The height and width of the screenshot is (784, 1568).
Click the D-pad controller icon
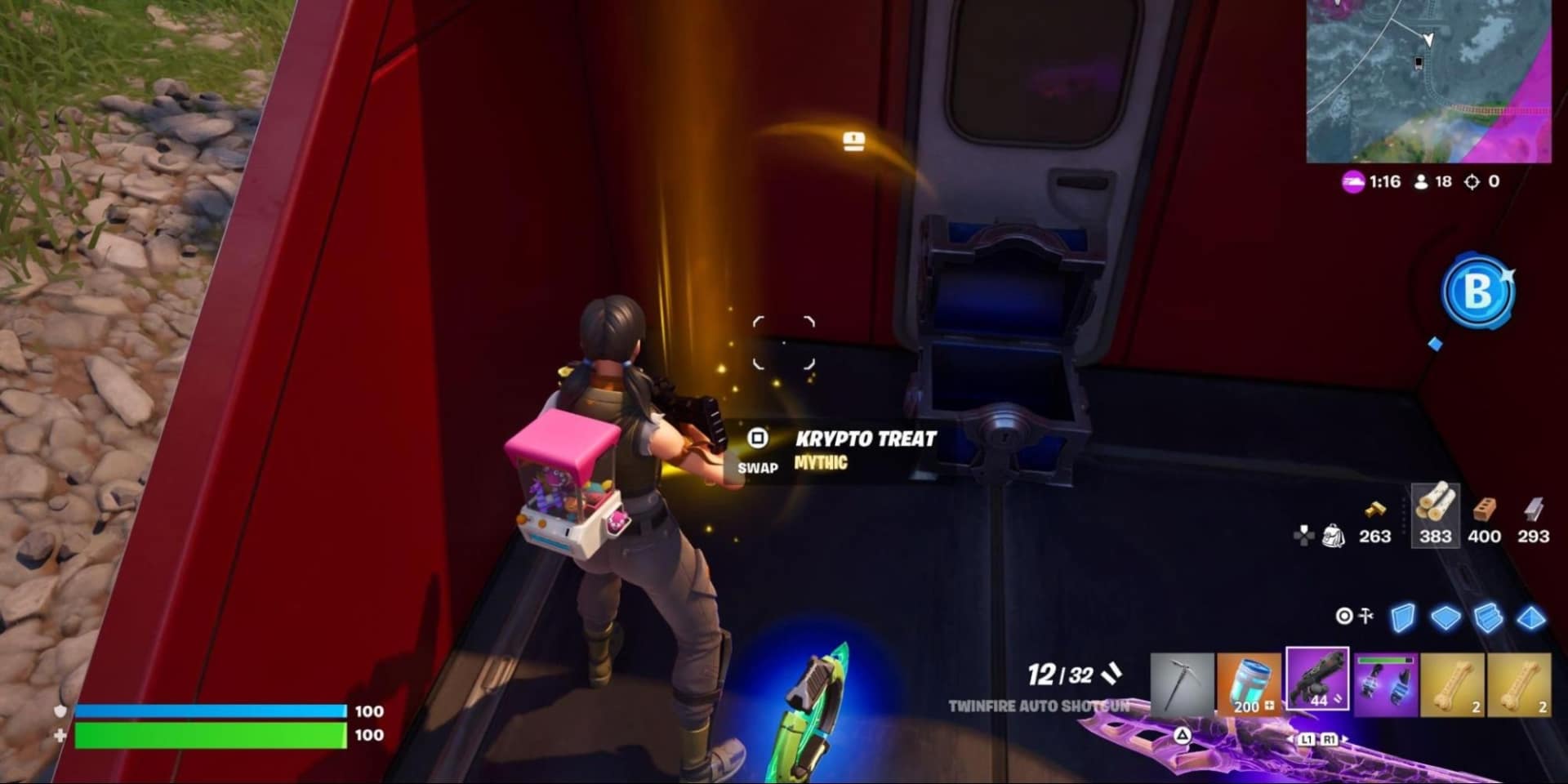(x=1305, y=537)
